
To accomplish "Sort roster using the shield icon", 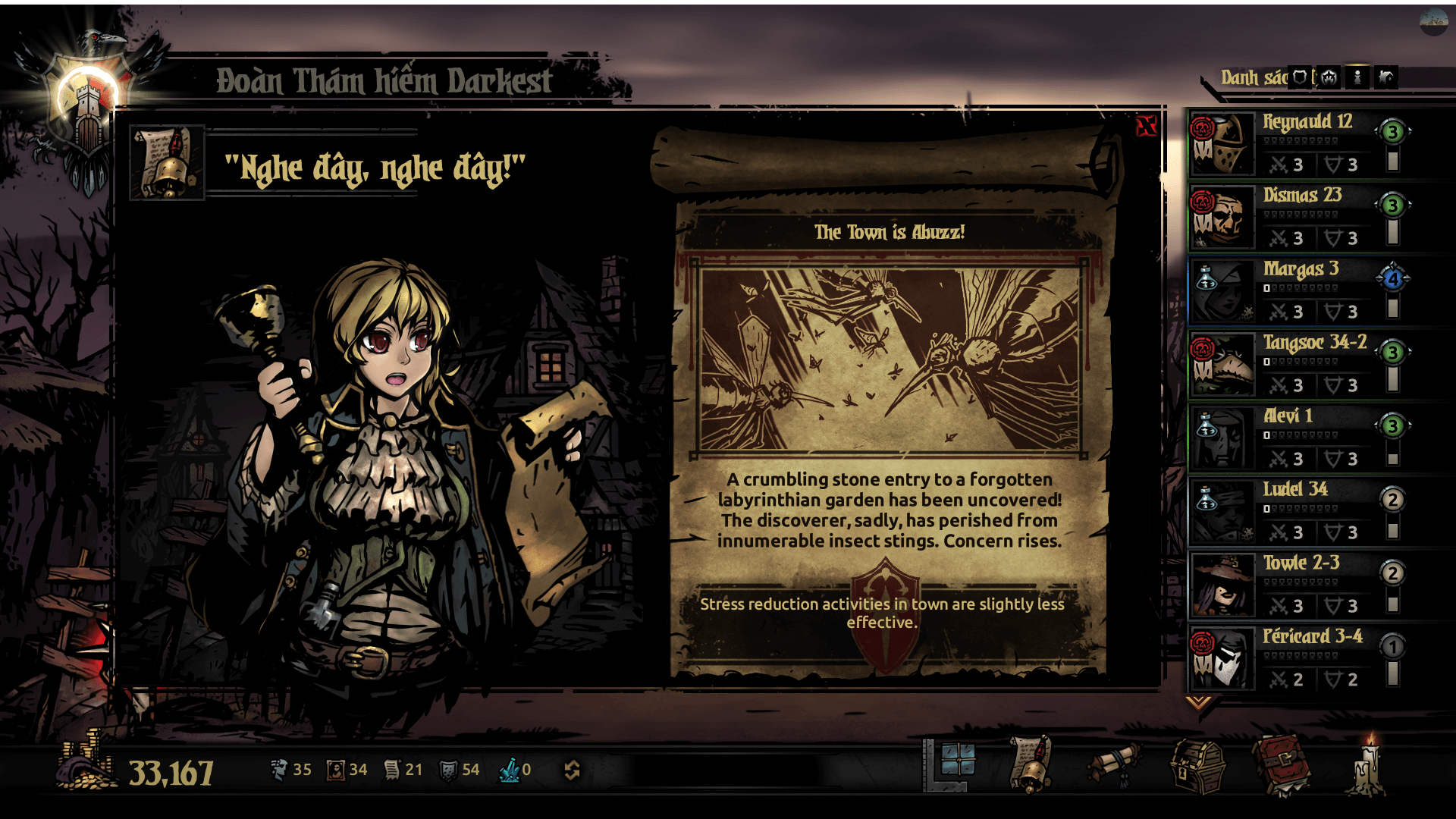I will pyautogui.click(x=1300, y=77).
